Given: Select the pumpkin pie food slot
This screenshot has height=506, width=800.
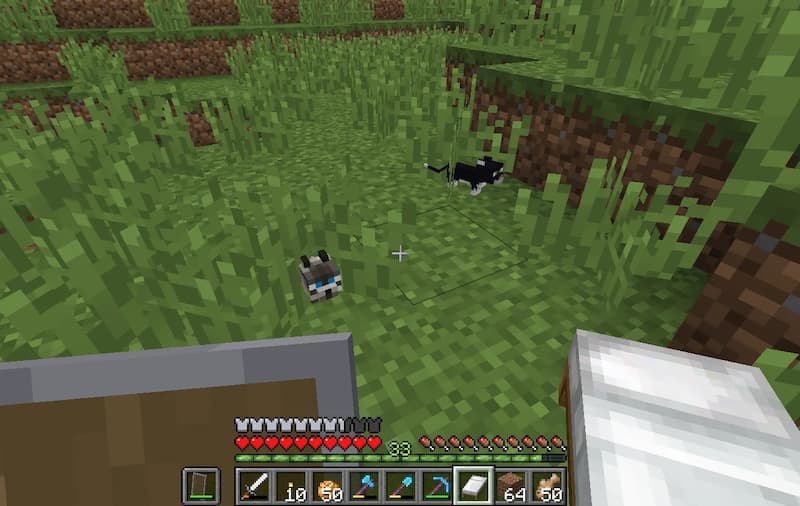Looking at the screenshot, I should (328, 486).
